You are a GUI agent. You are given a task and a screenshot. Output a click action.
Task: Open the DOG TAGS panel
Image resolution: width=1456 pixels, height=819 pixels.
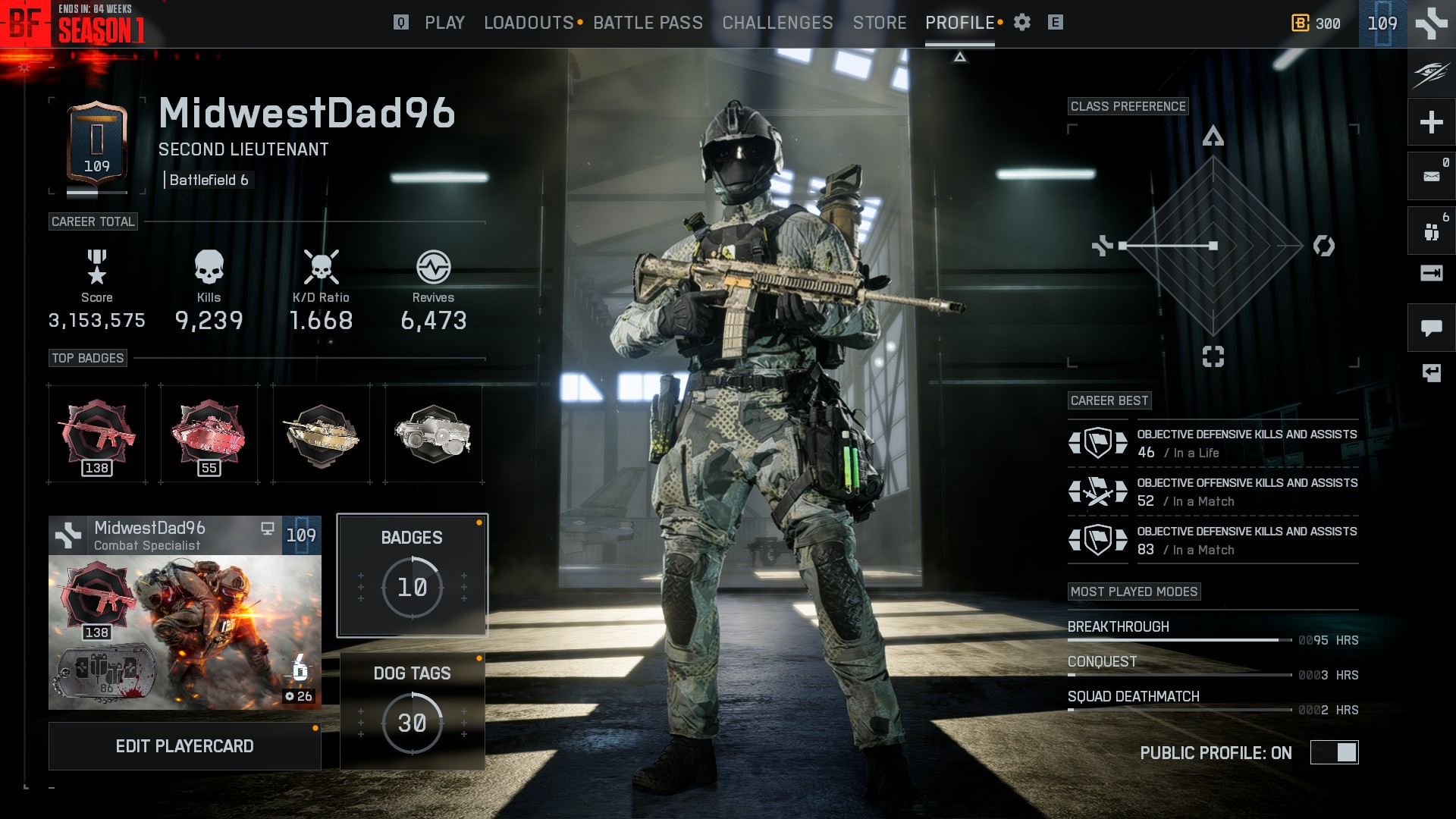pyautogui.click(x=412, y=711)
